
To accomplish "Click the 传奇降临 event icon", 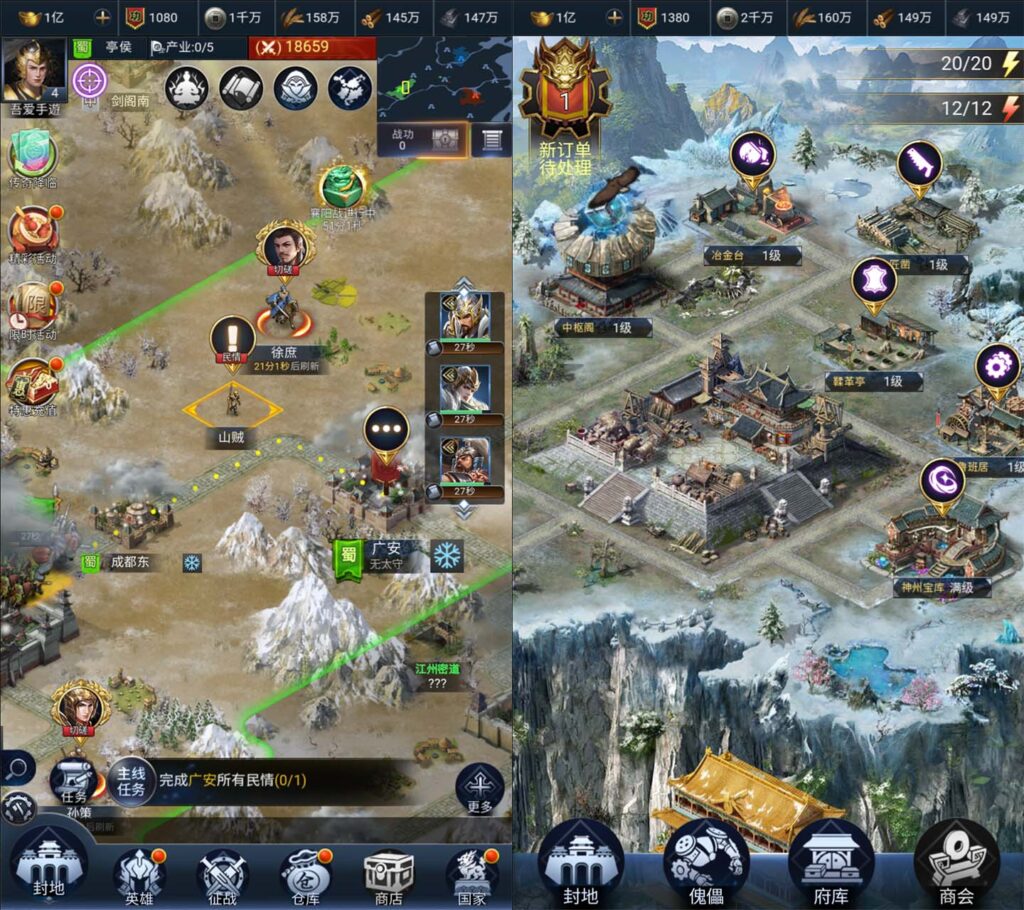I will 33,158.
